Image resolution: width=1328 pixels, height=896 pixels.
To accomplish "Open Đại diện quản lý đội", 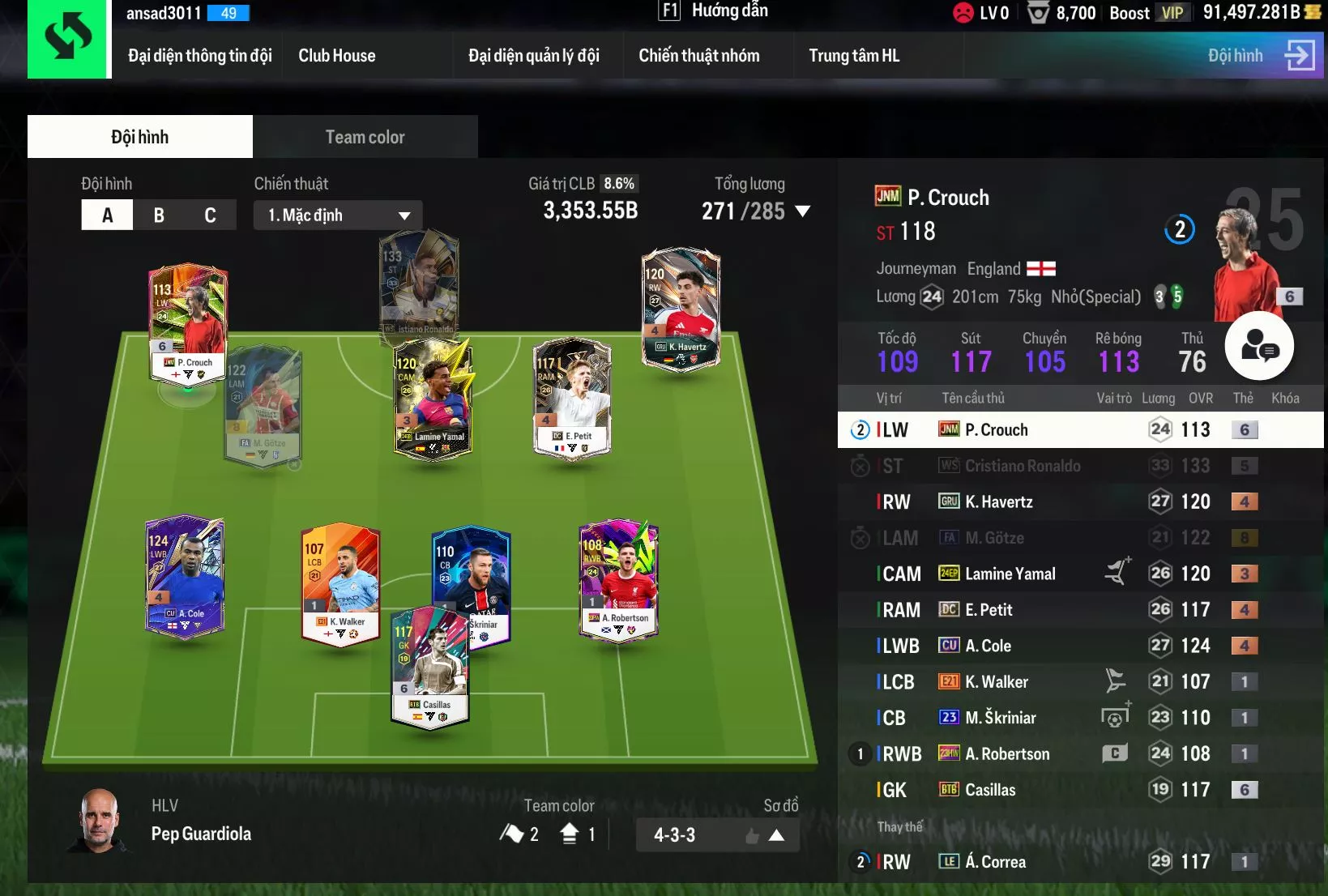I will click(x=533, y=56).
